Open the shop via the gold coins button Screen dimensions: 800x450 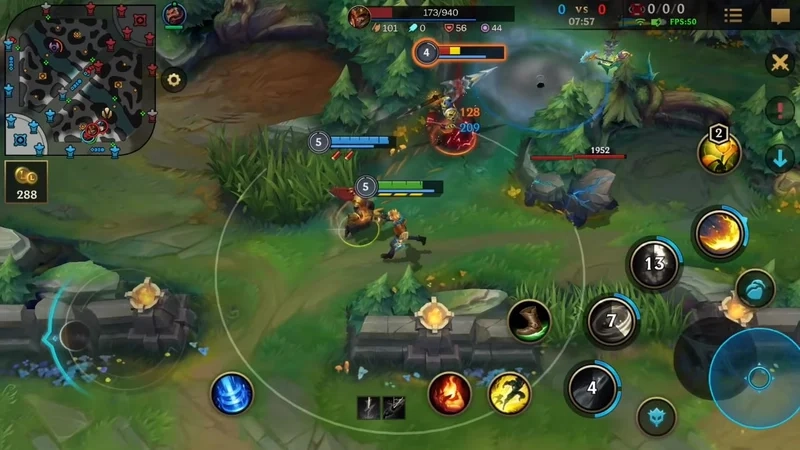[27, 183]
